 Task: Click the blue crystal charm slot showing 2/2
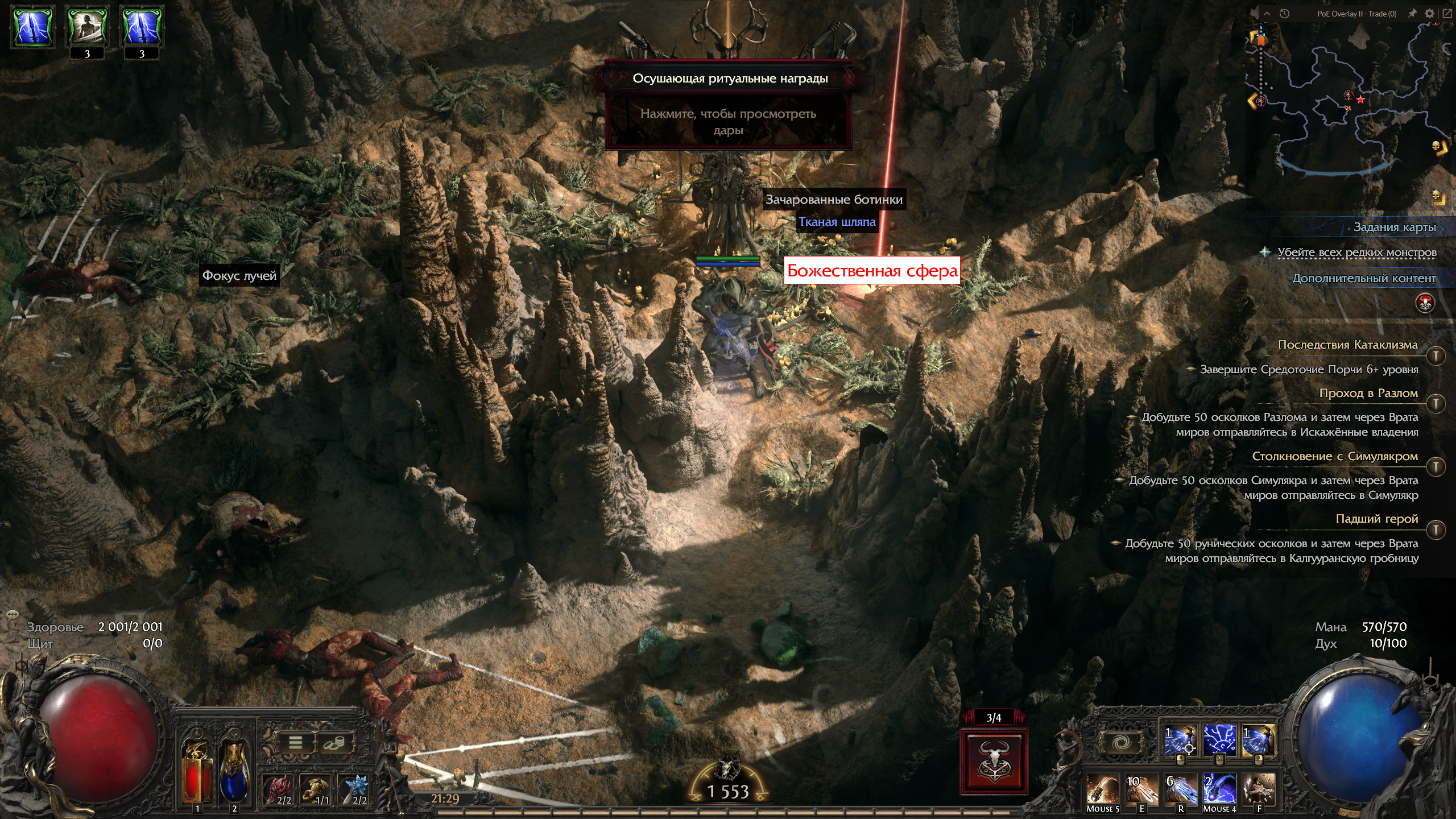[356, 789]
